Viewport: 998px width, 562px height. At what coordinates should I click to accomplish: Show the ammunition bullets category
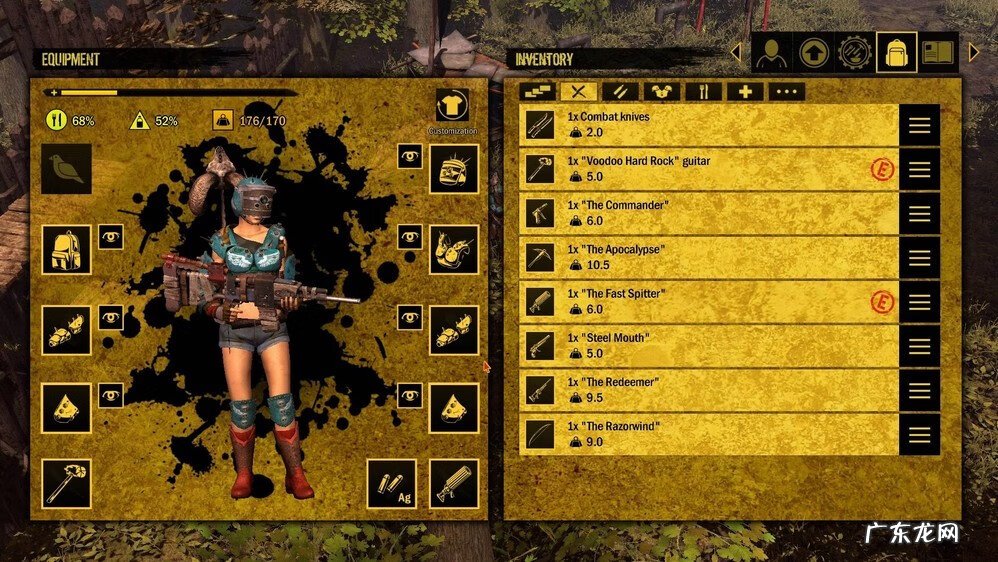(x=620, y=92)
